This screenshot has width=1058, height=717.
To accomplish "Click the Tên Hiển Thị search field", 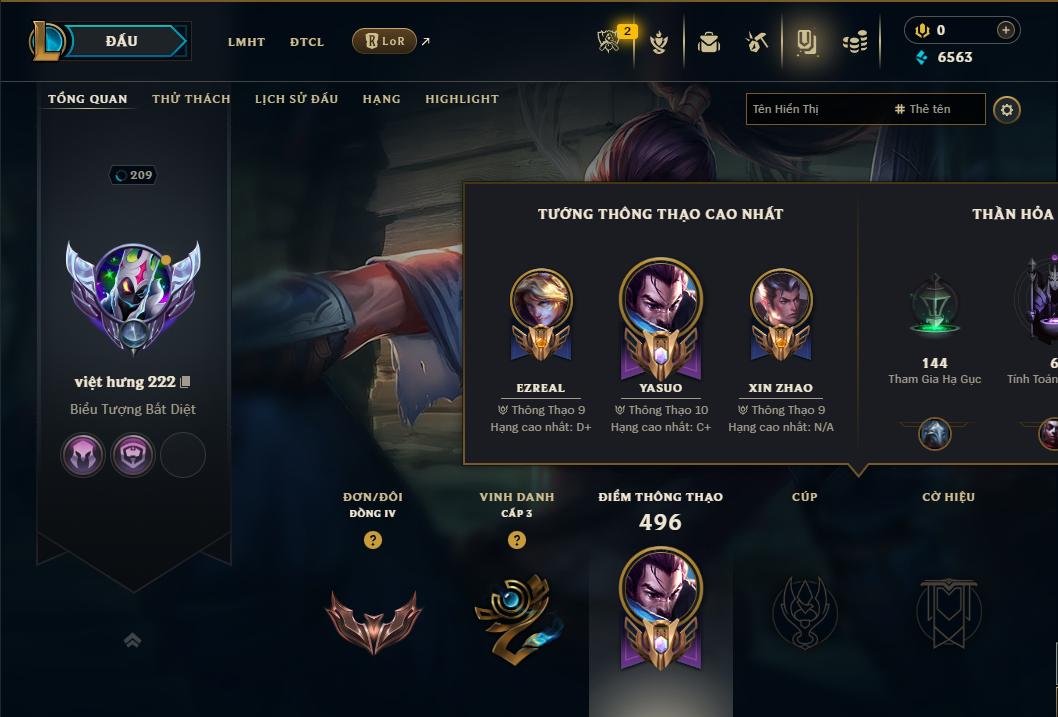I will click(x=815, y=109).
